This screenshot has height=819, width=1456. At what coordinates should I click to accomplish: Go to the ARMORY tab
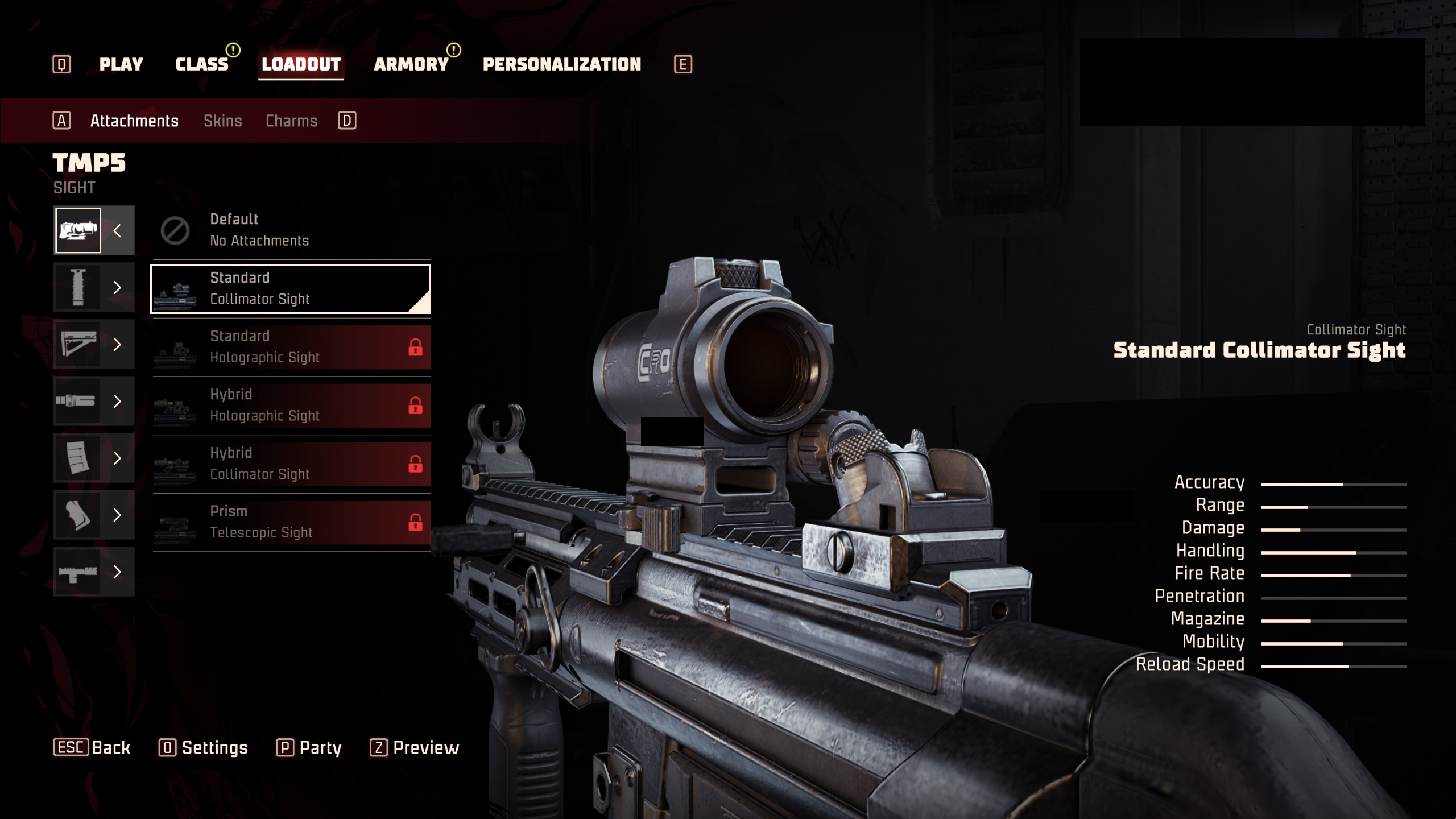(411, 64)
